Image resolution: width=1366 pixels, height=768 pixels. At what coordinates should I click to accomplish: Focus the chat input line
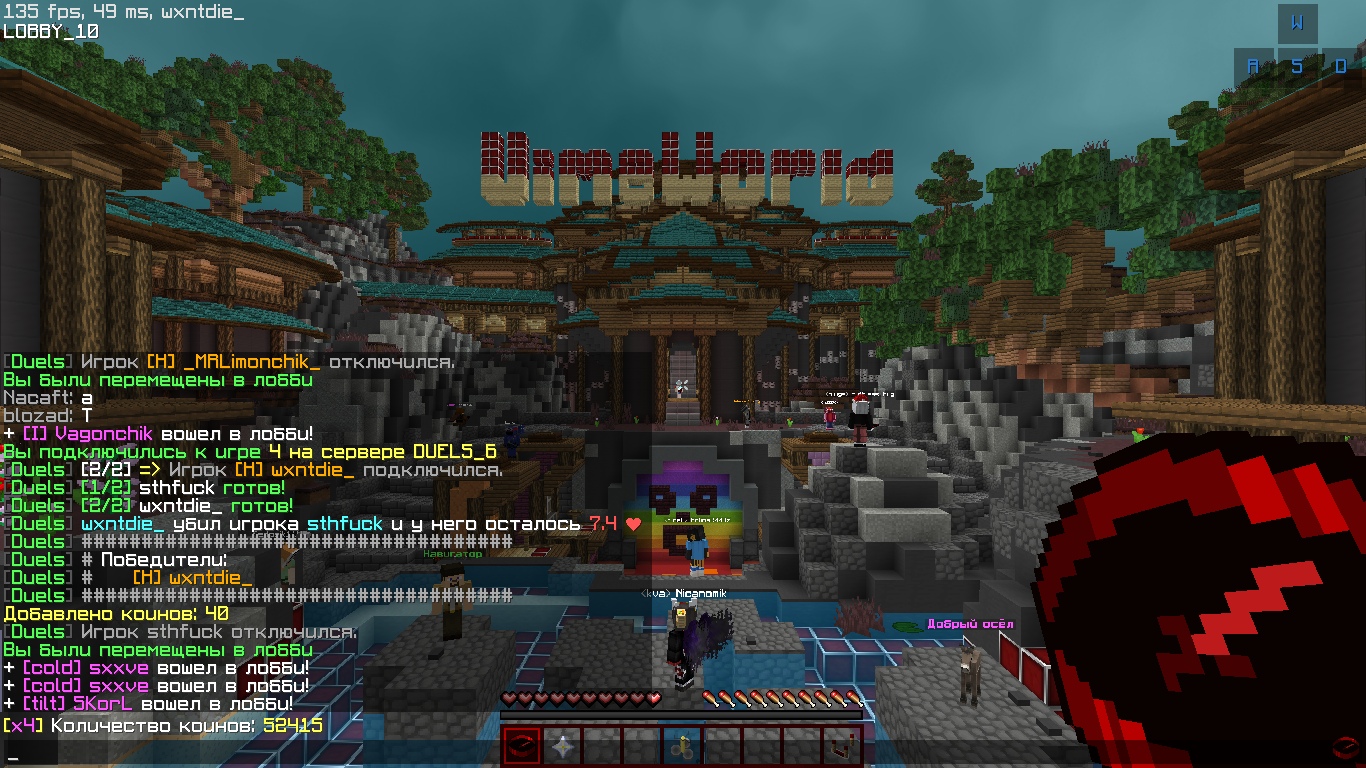click(250, 754)
